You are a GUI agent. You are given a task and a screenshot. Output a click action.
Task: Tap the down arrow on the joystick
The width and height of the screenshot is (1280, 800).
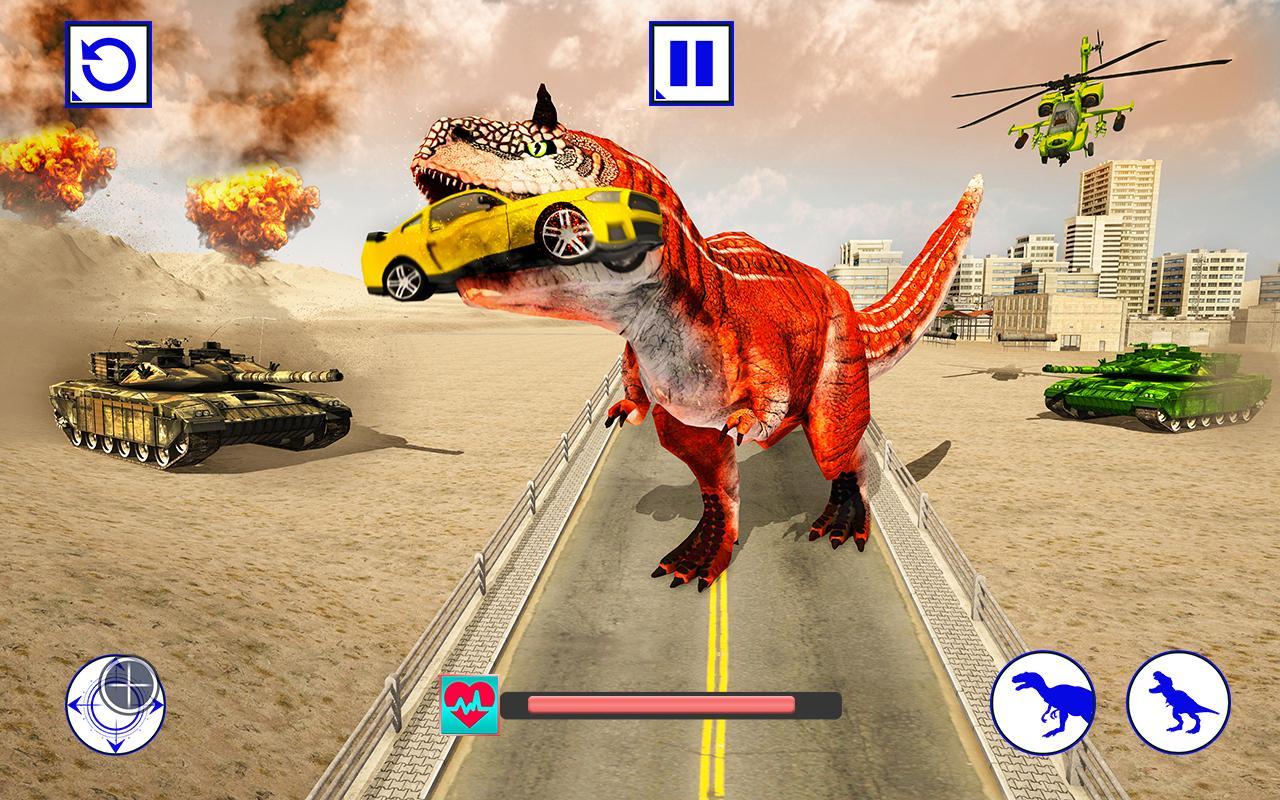click(x=118, y=743)
